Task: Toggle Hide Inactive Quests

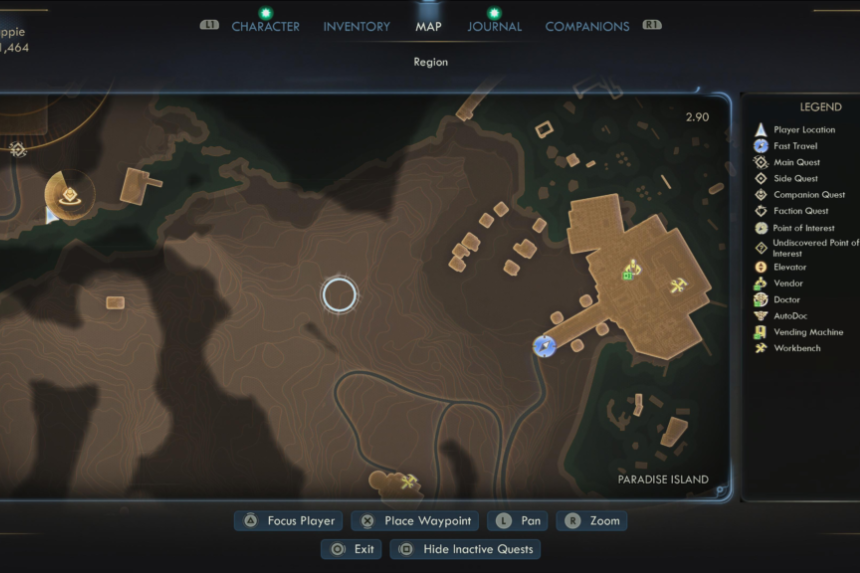Action: coord(466,549)
